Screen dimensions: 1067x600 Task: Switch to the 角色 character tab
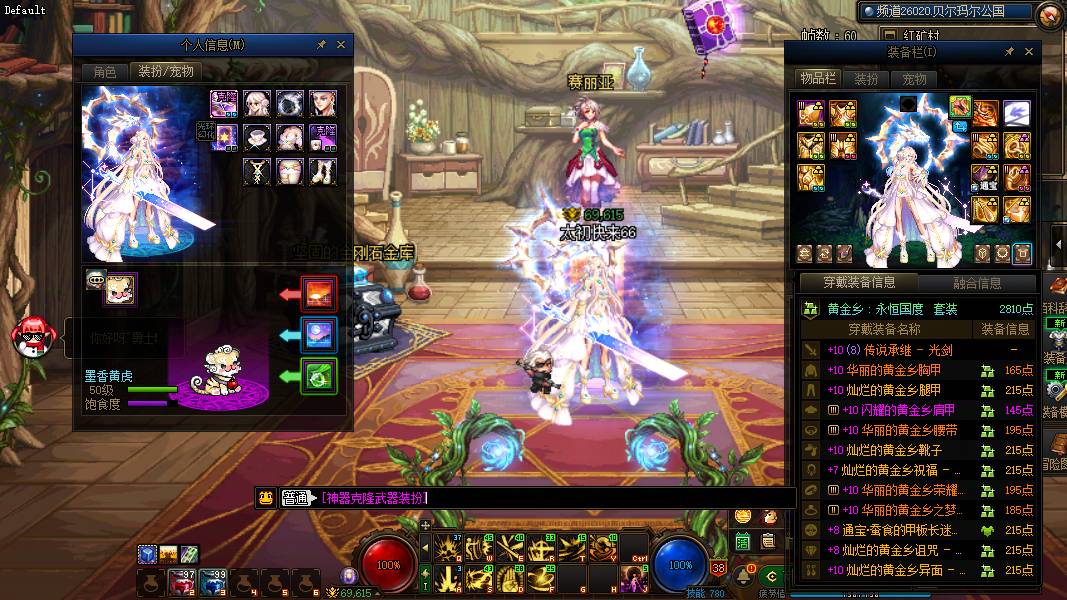point(105,72)
